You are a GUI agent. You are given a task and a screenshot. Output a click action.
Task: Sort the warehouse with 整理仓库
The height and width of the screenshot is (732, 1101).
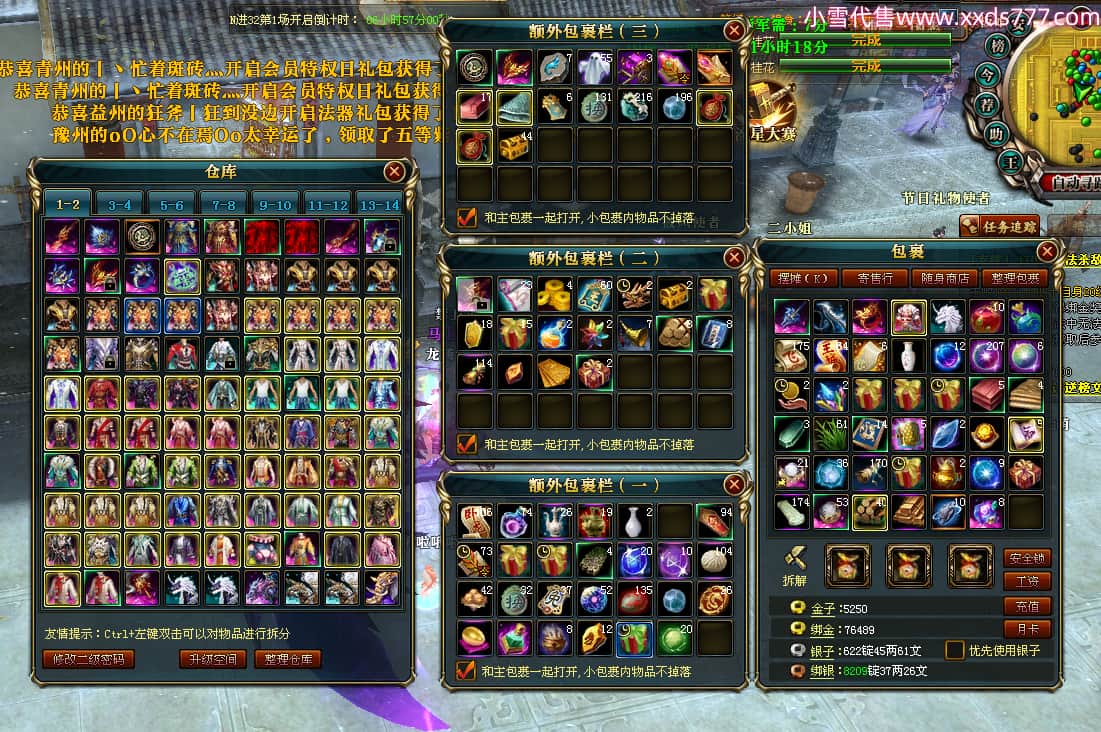(287, 659)
